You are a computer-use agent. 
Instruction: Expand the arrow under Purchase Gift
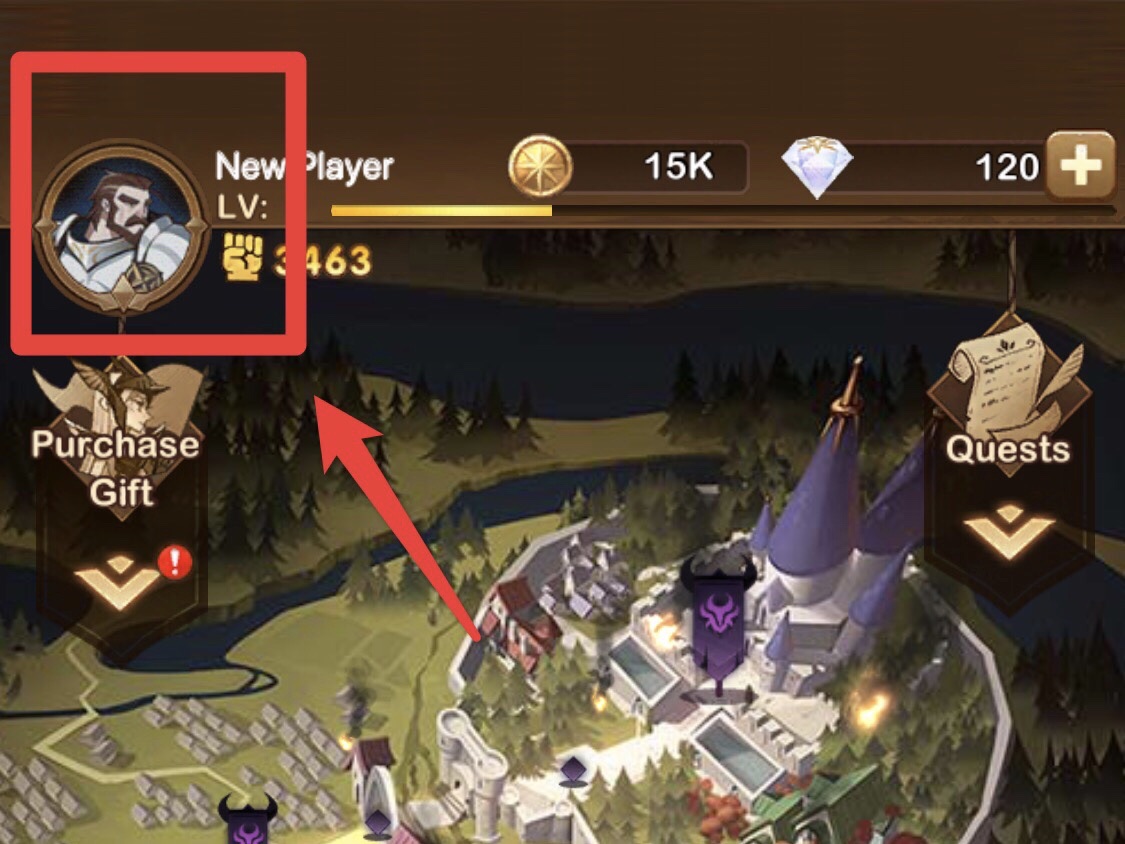pos(119,579)
